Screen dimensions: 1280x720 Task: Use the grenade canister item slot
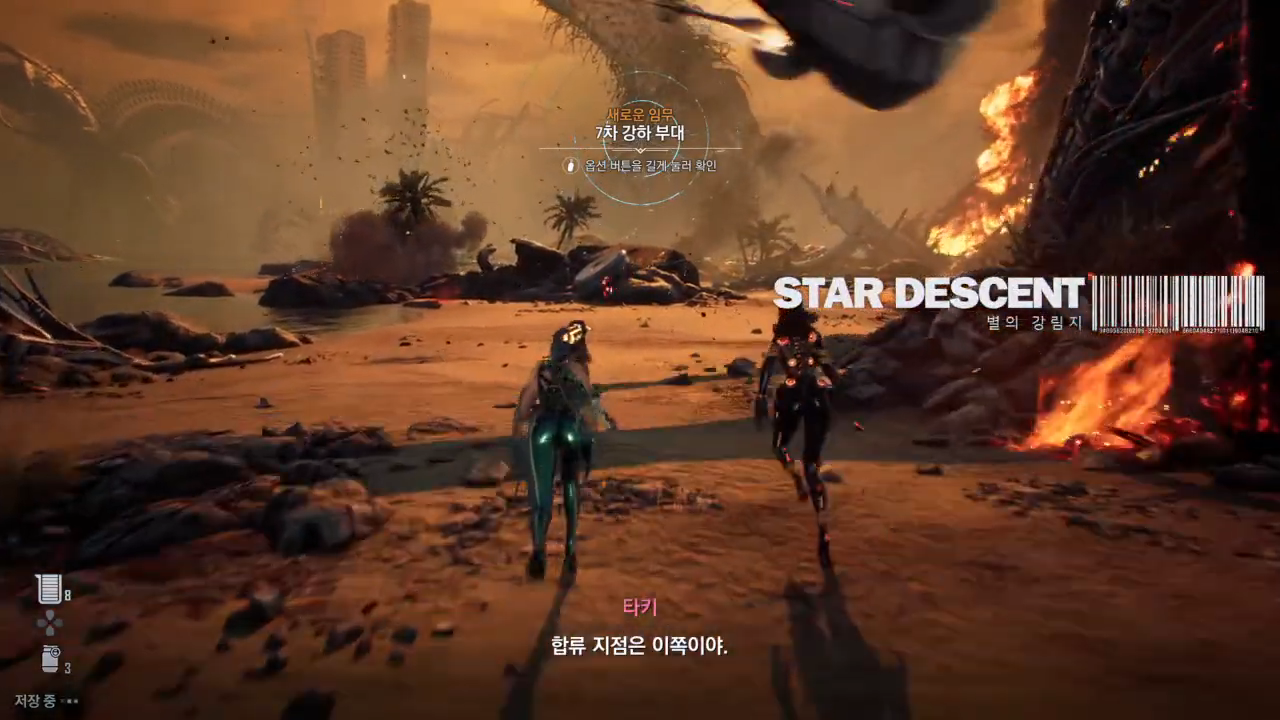click(x=50, y=659)
